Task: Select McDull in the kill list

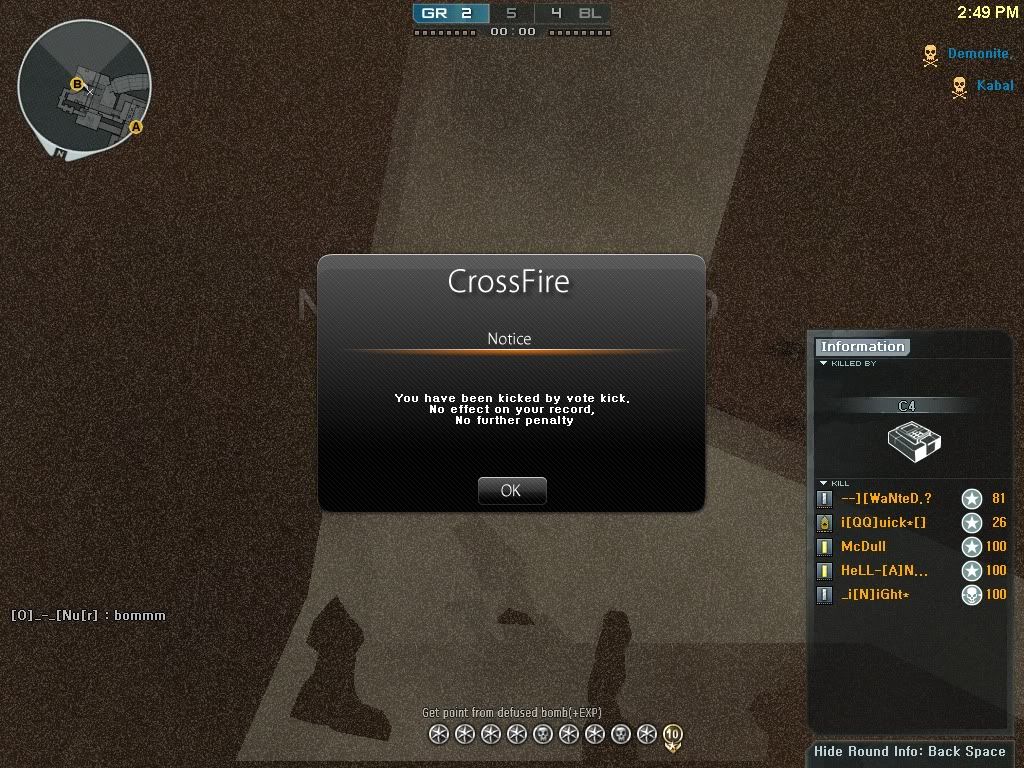Action: [863, 547]
